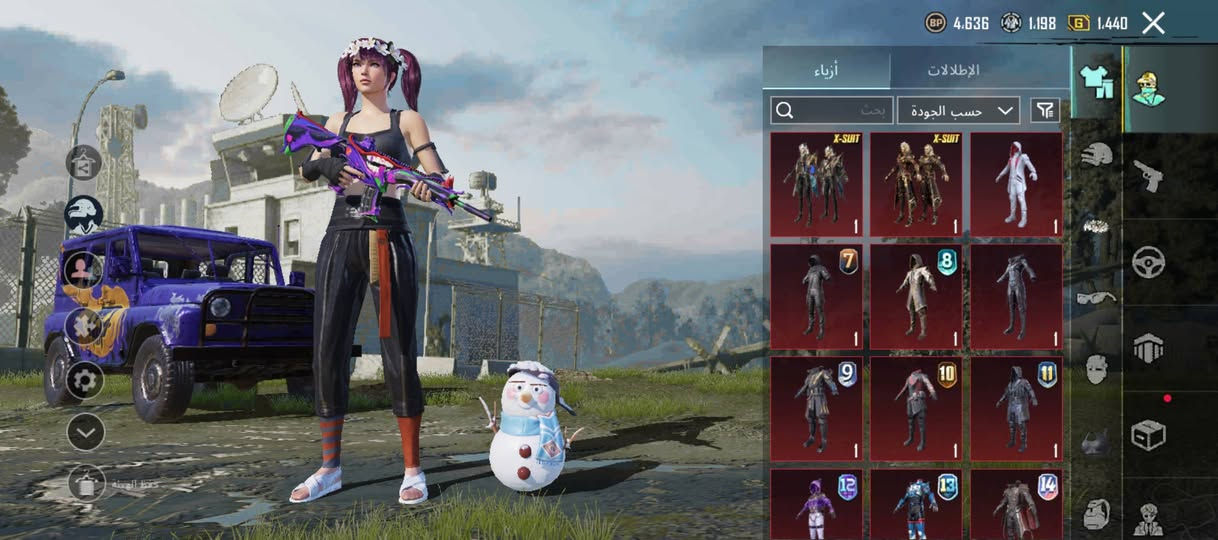Show the pistol weapon skins category
1218x540 pixels.
[1148, 176]
